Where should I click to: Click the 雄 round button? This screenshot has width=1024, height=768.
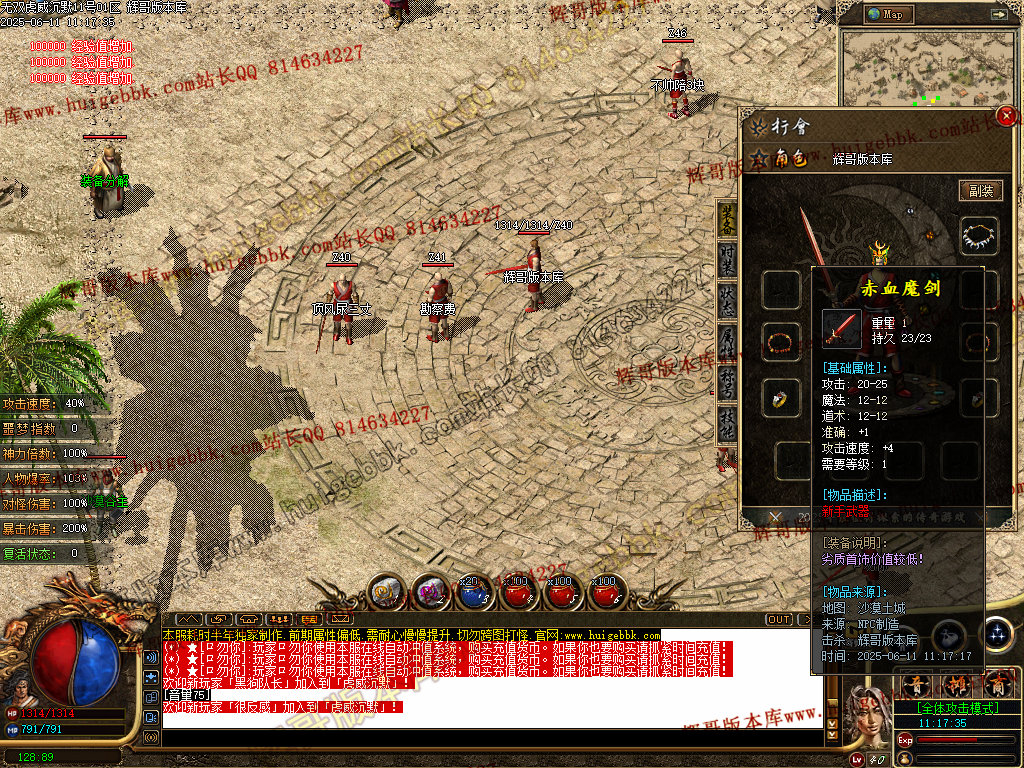coord(957,686)
